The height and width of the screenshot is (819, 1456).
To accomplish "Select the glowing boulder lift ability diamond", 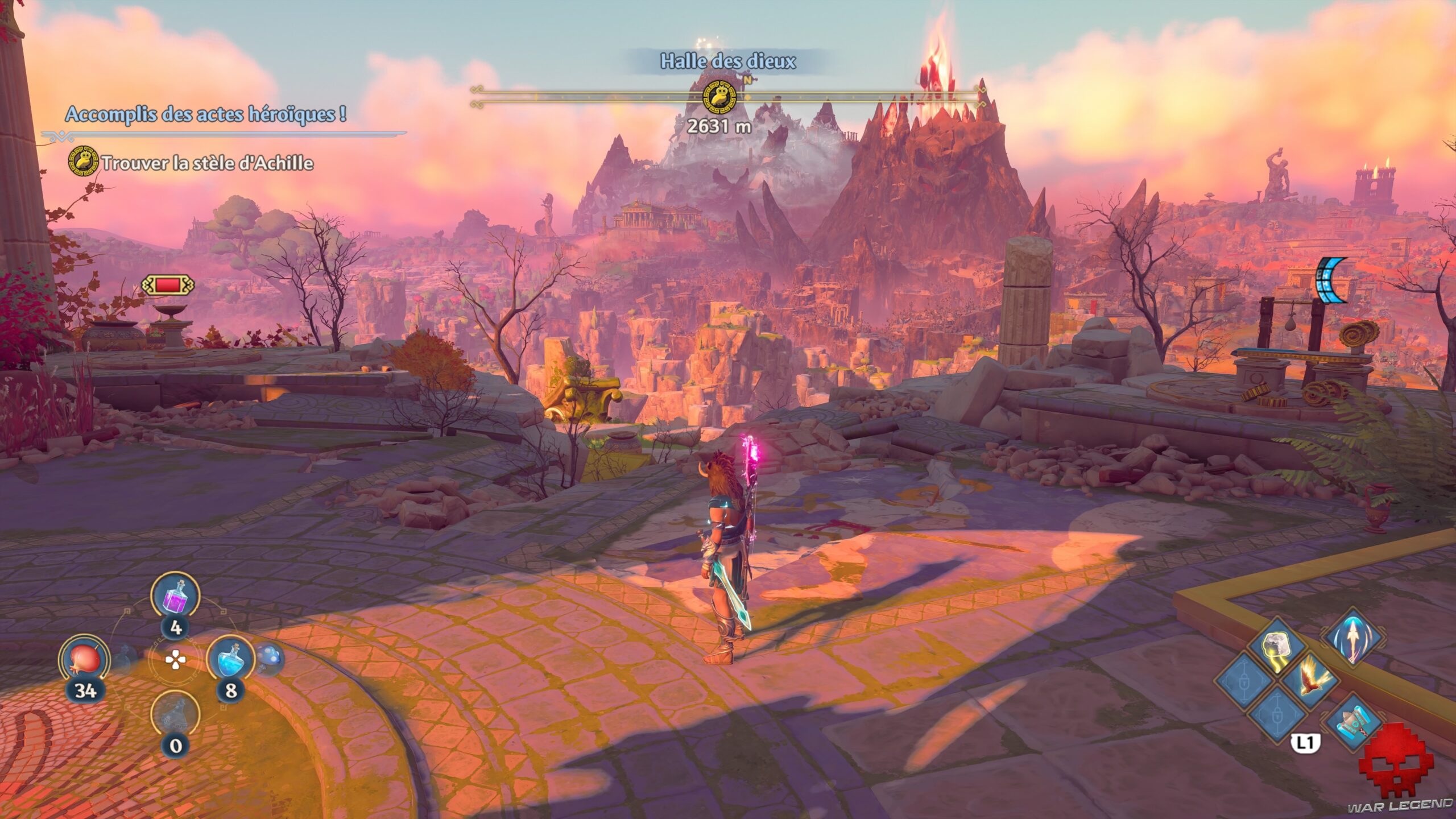I will [1277, 643].
